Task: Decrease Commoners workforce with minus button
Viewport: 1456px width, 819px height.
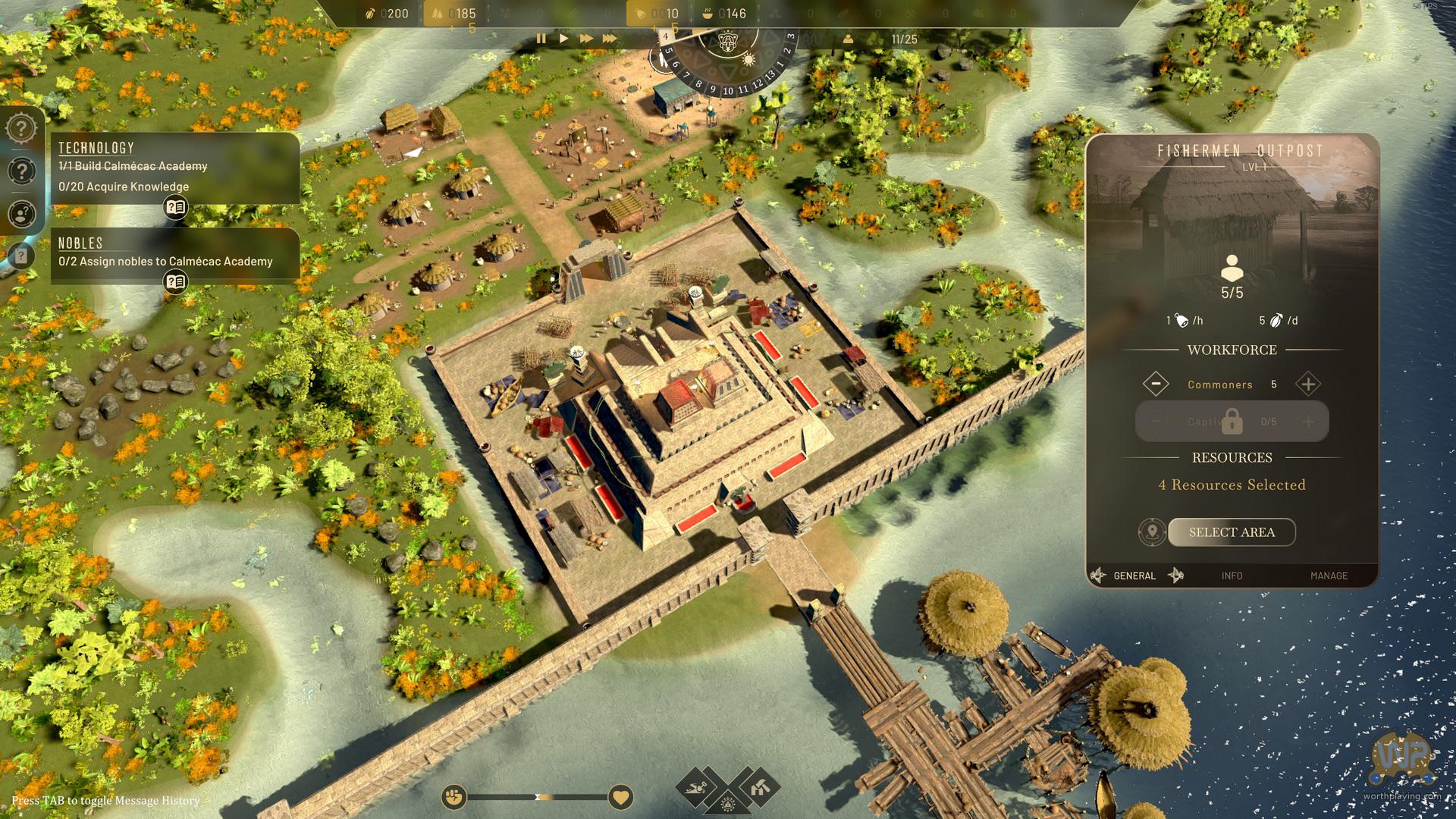Action: [1156, 384]
